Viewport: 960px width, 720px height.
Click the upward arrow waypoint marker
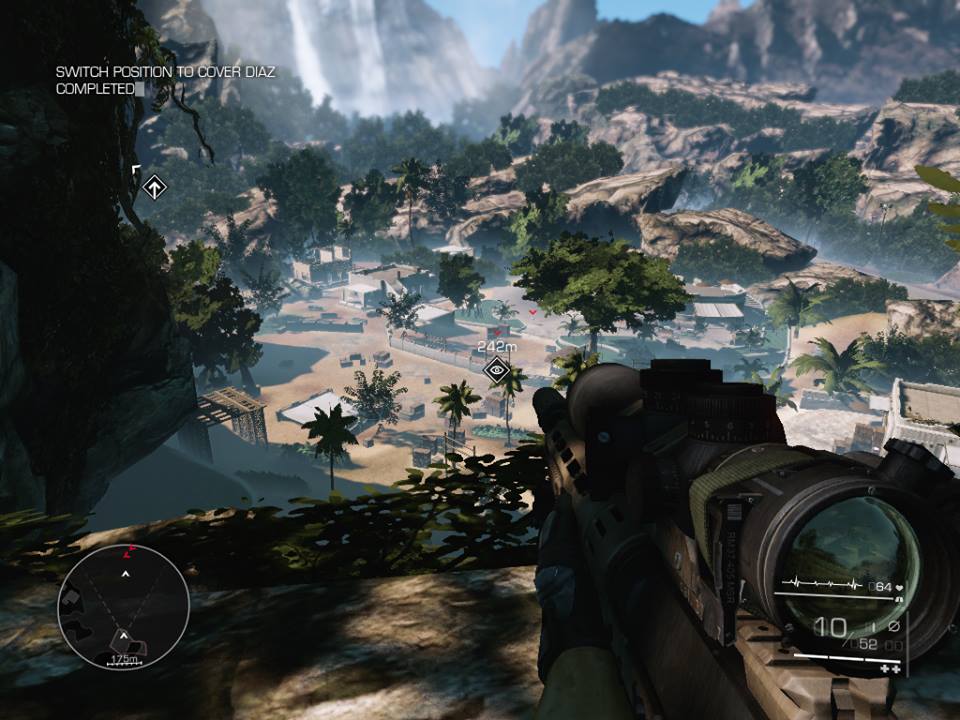coord(154,187)
